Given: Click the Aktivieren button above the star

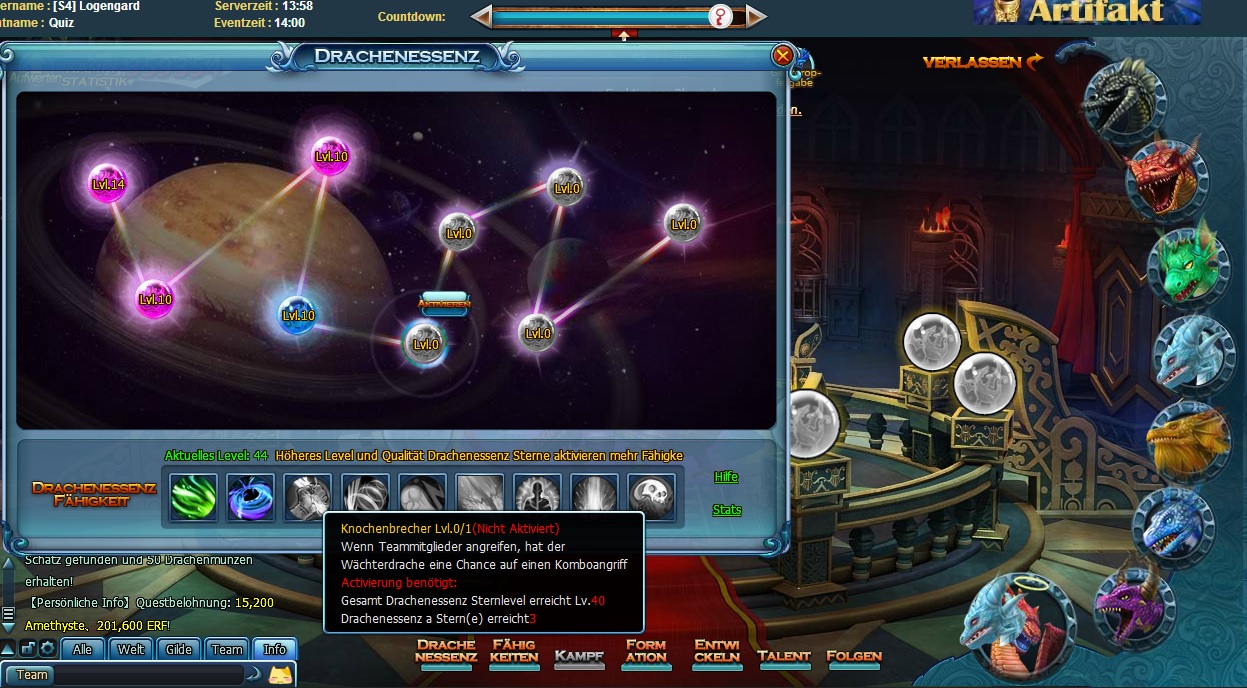Looking at the screenshot, I should pos(444,304).
